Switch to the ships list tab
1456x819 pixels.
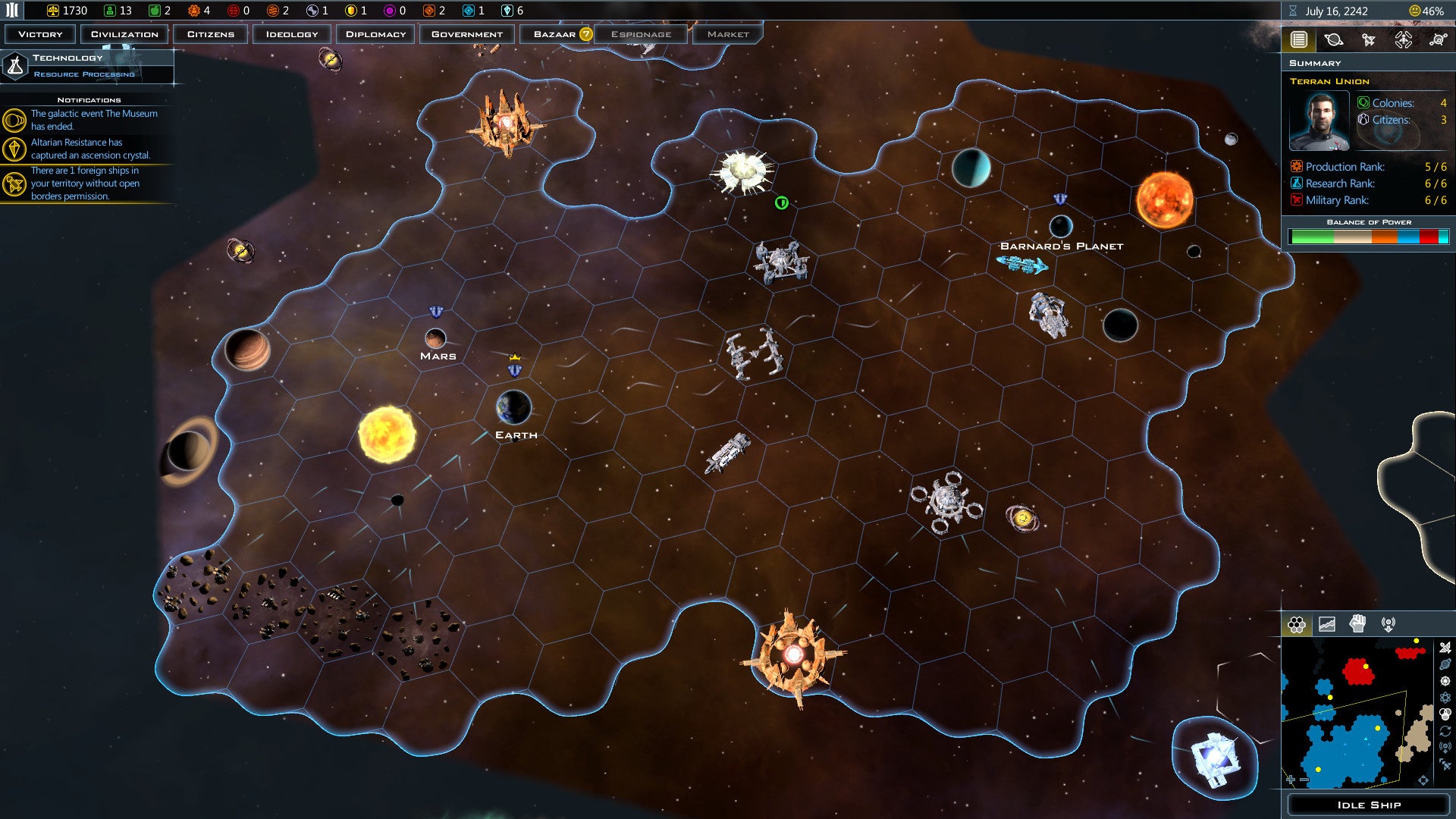pos(1368,40)
